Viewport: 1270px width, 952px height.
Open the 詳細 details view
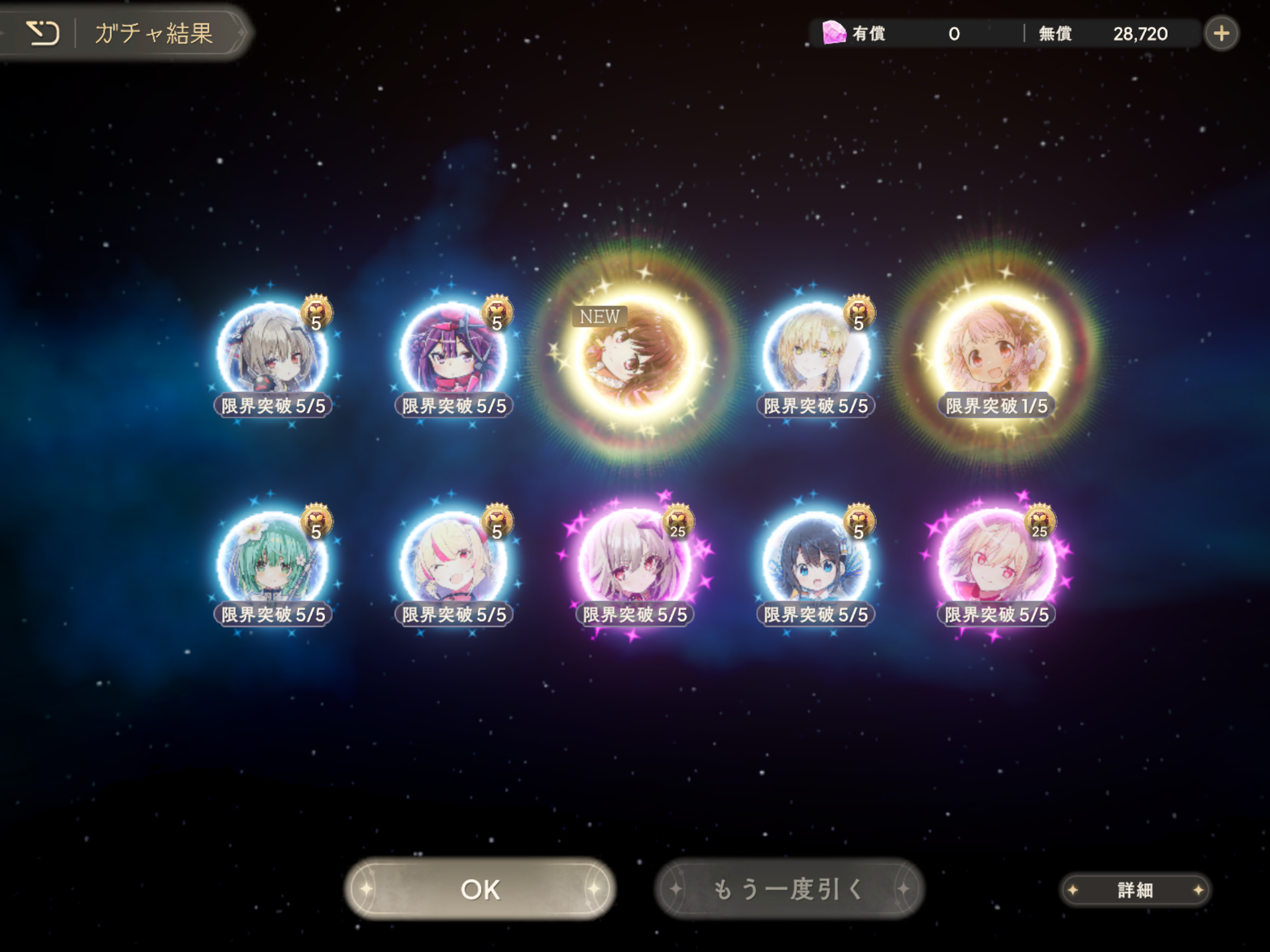(1135, 890)
